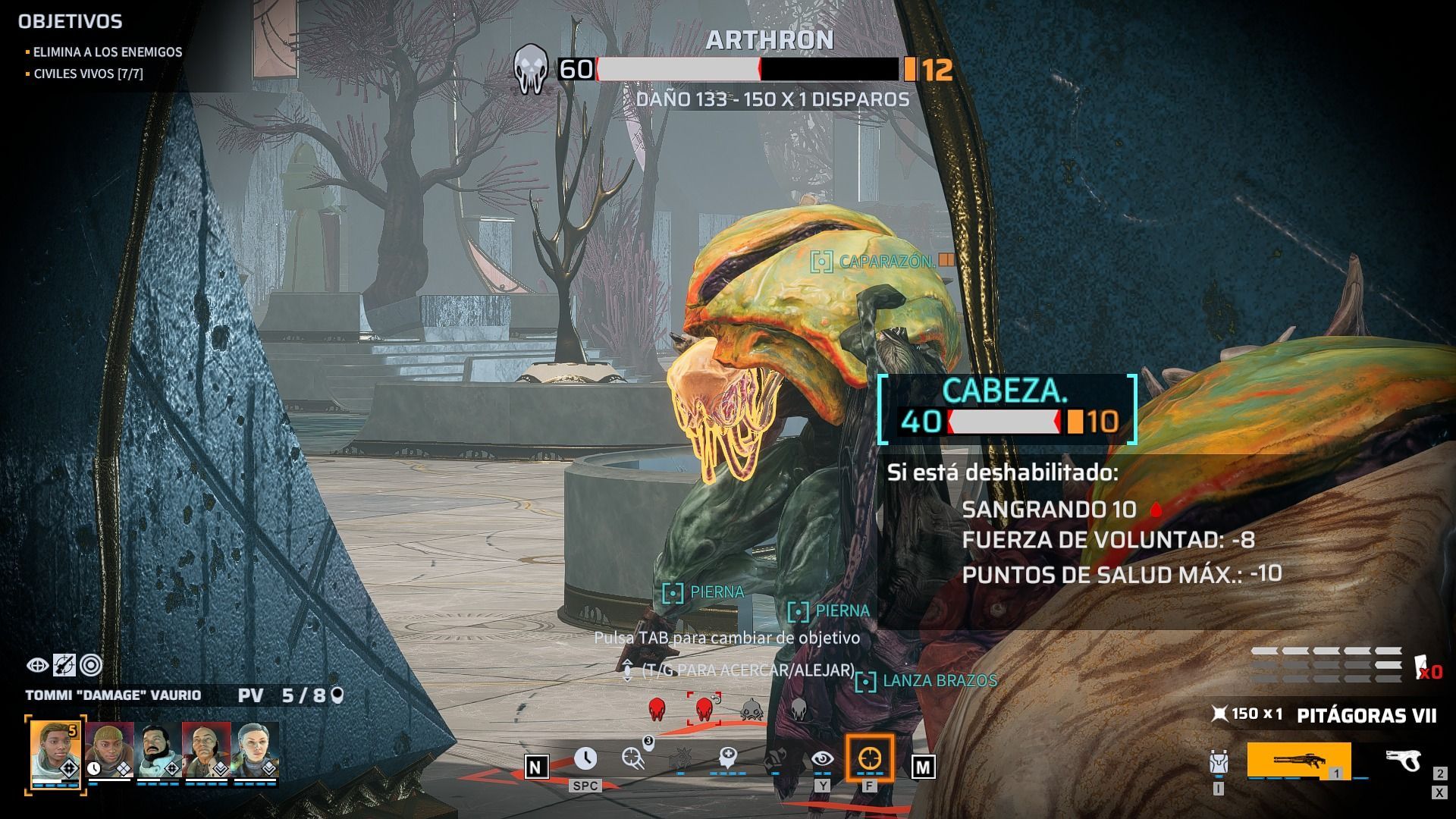The image size is (1456, 819).
Task: Toggle the overwatch eye ability
Action: [x=822, y=758]
